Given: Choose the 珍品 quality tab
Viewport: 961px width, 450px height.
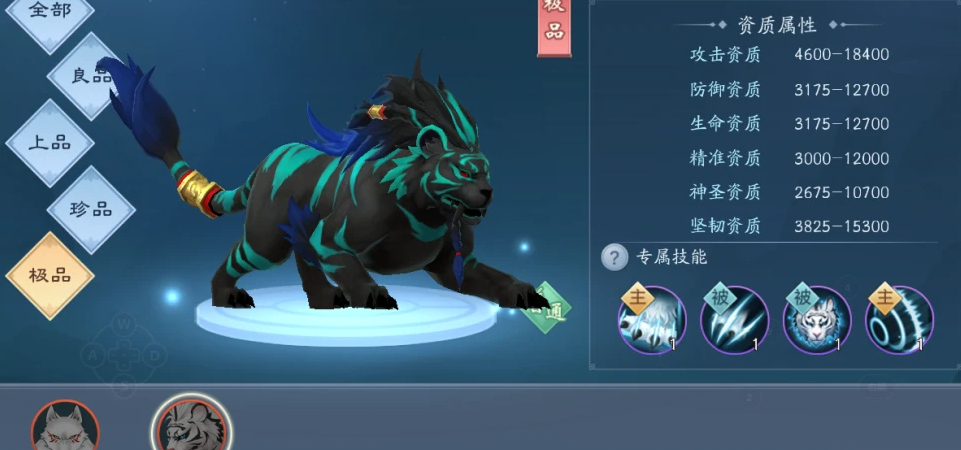Looking at the screenshot, I should (91, 210).
